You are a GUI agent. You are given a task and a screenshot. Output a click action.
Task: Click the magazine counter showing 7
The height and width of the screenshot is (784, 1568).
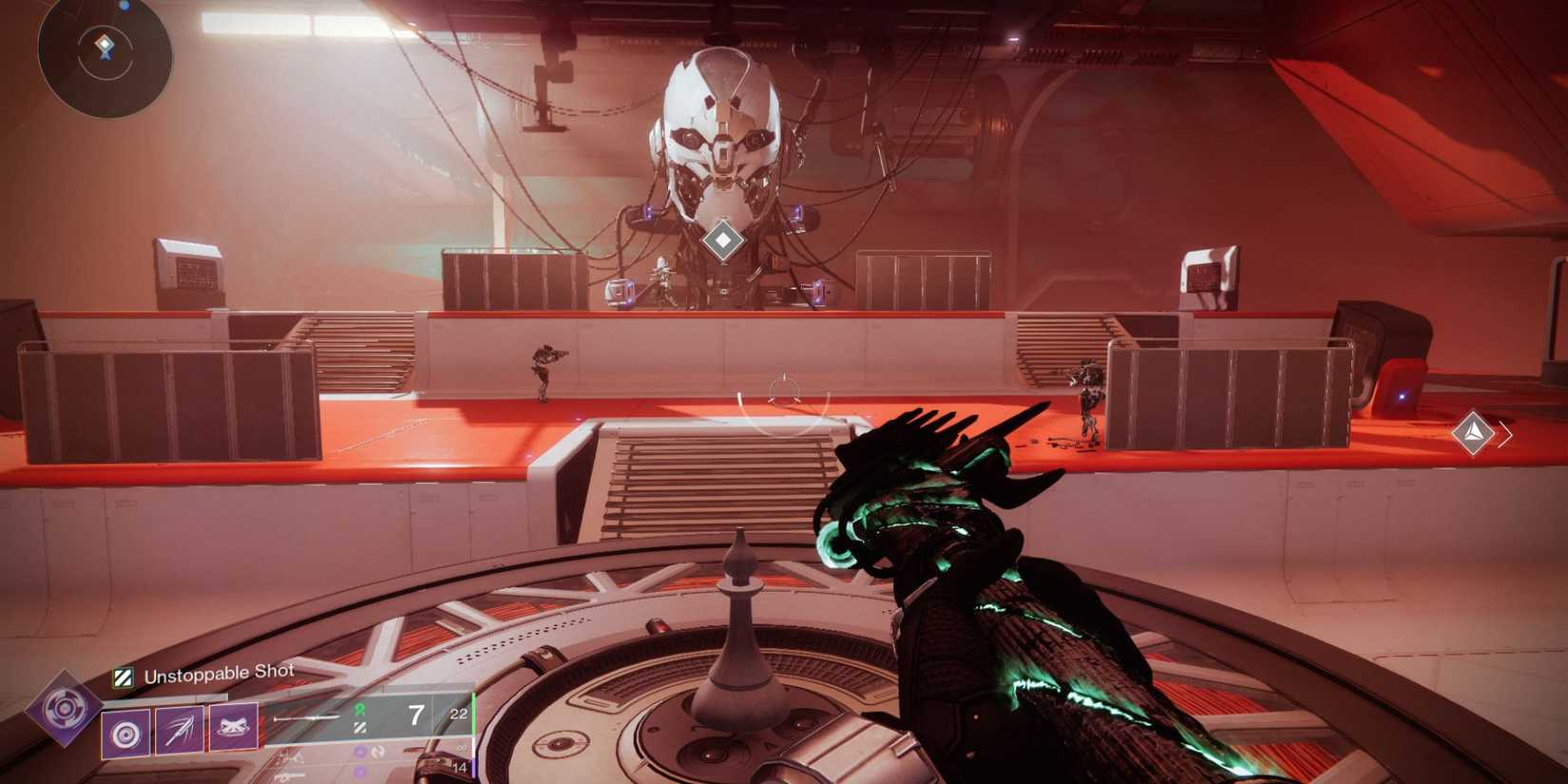click(416, 713)
